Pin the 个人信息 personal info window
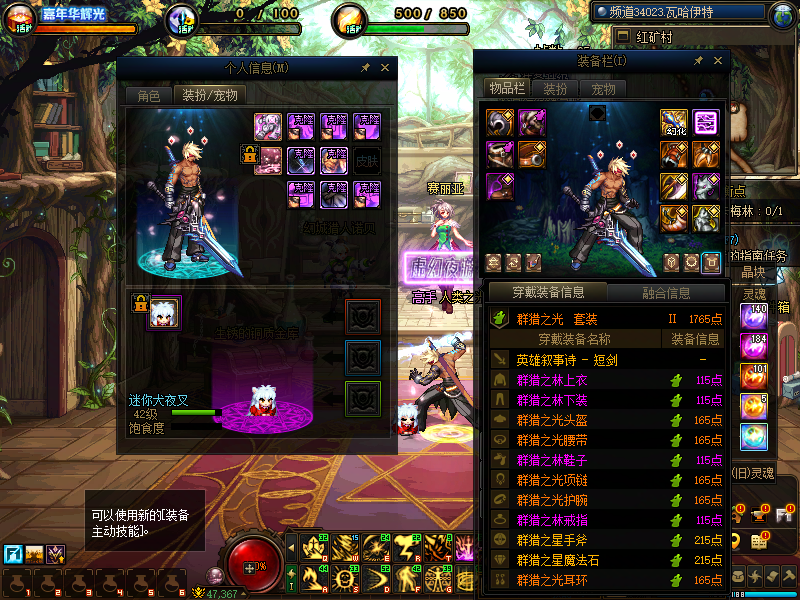 (366, 67)
